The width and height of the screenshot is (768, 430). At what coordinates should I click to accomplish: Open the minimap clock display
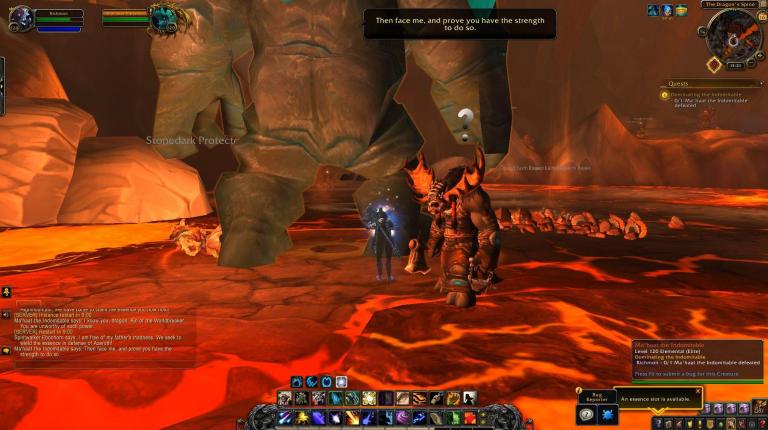tap(735, 65)
